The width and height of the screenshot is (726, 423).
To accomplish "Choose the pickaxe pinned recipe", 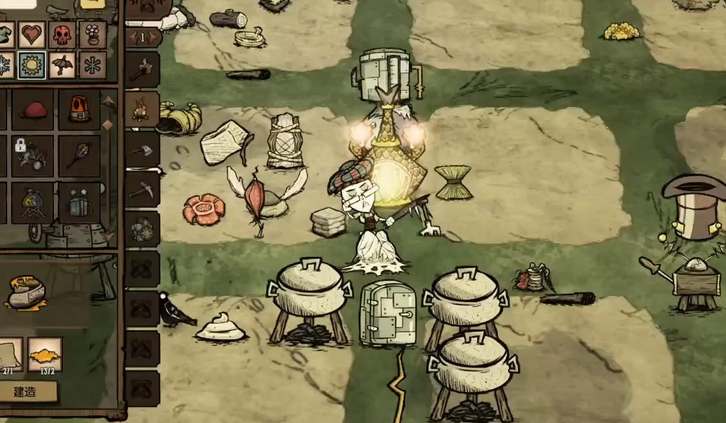I will pyautogui.click(x=143, y=186).
